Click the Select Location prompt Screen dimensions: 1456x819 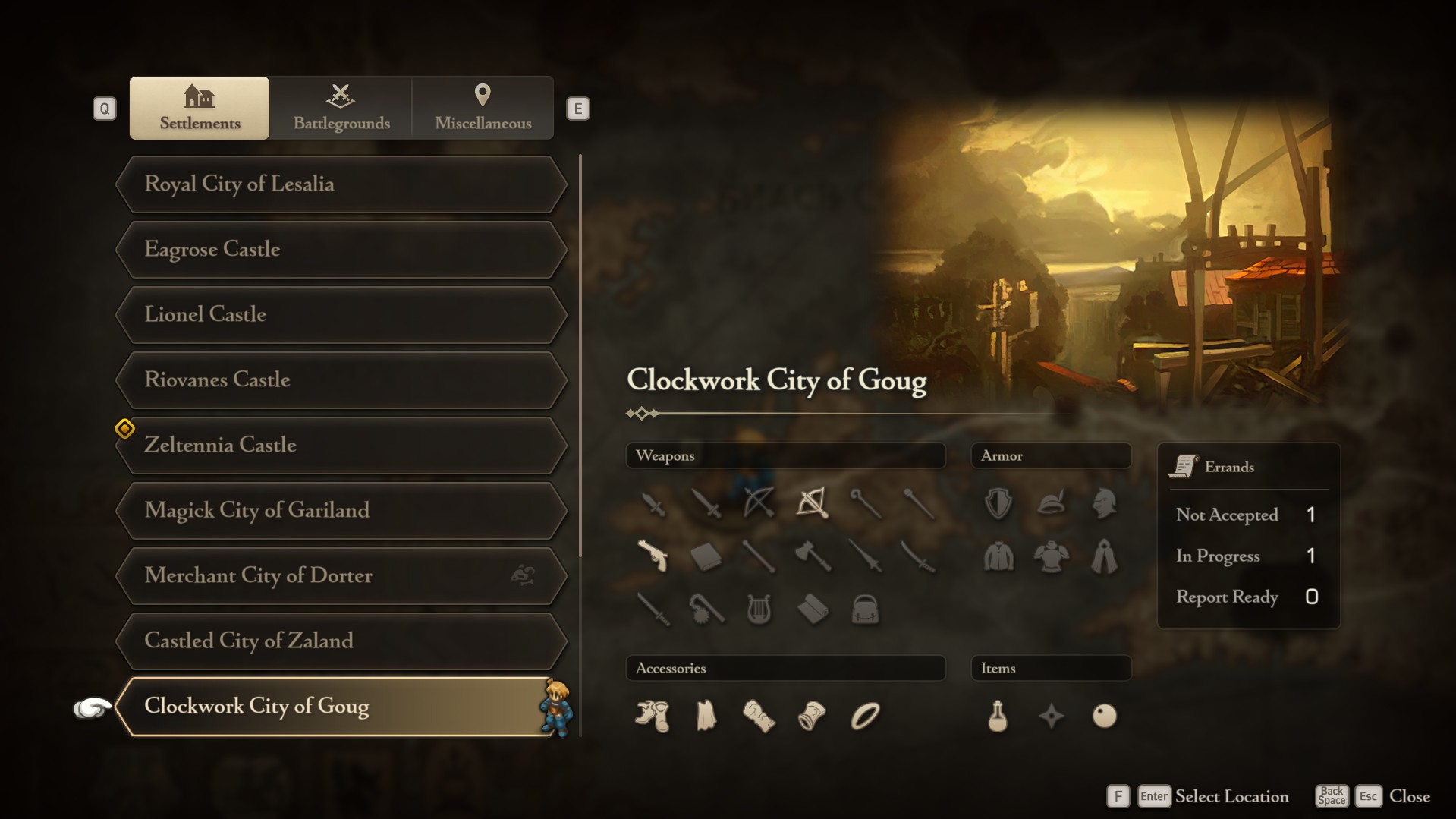click(1231, 796)
